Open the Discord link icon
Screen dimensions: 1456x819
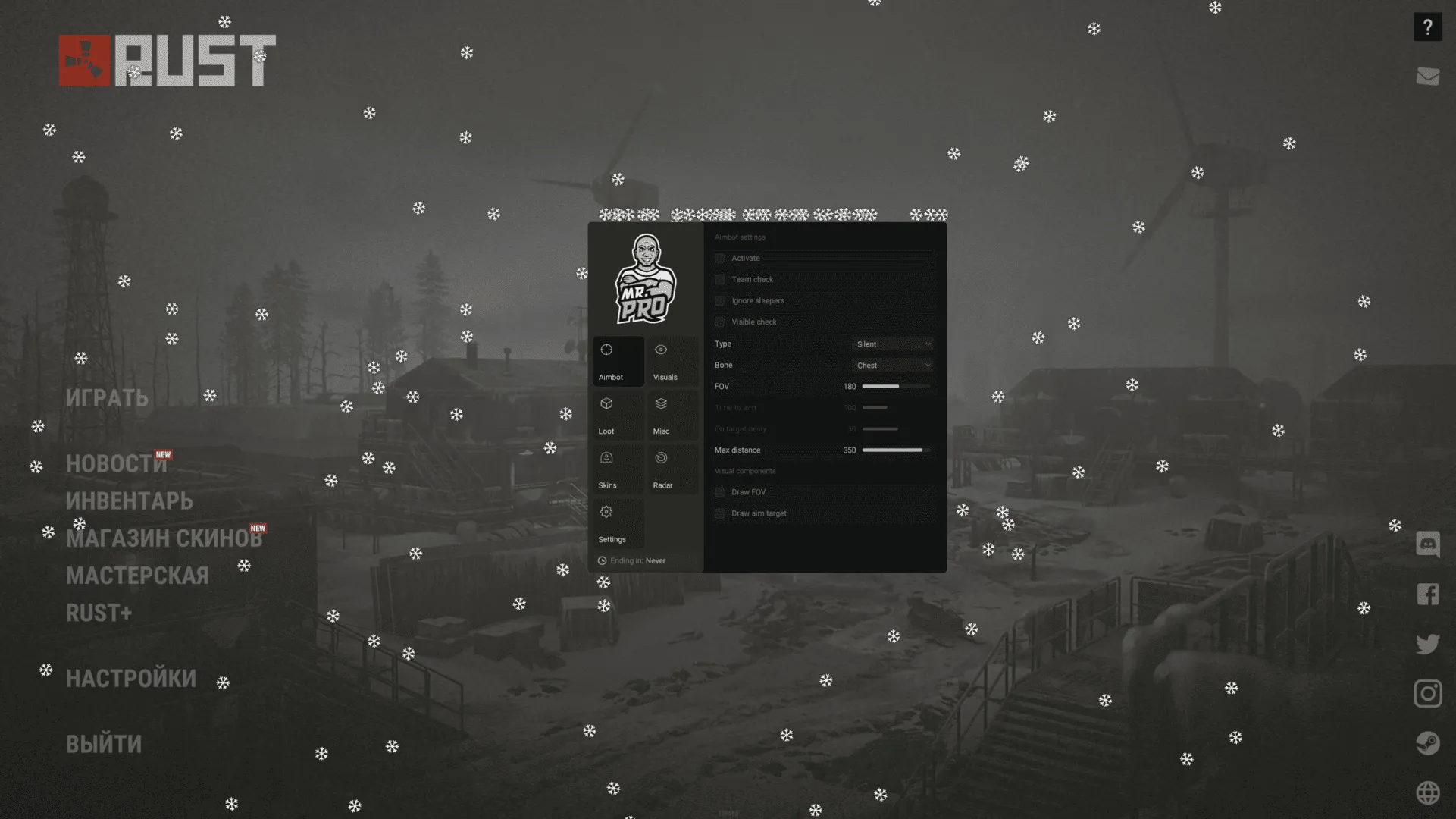pyautogui.click(x=1427, y=544)
